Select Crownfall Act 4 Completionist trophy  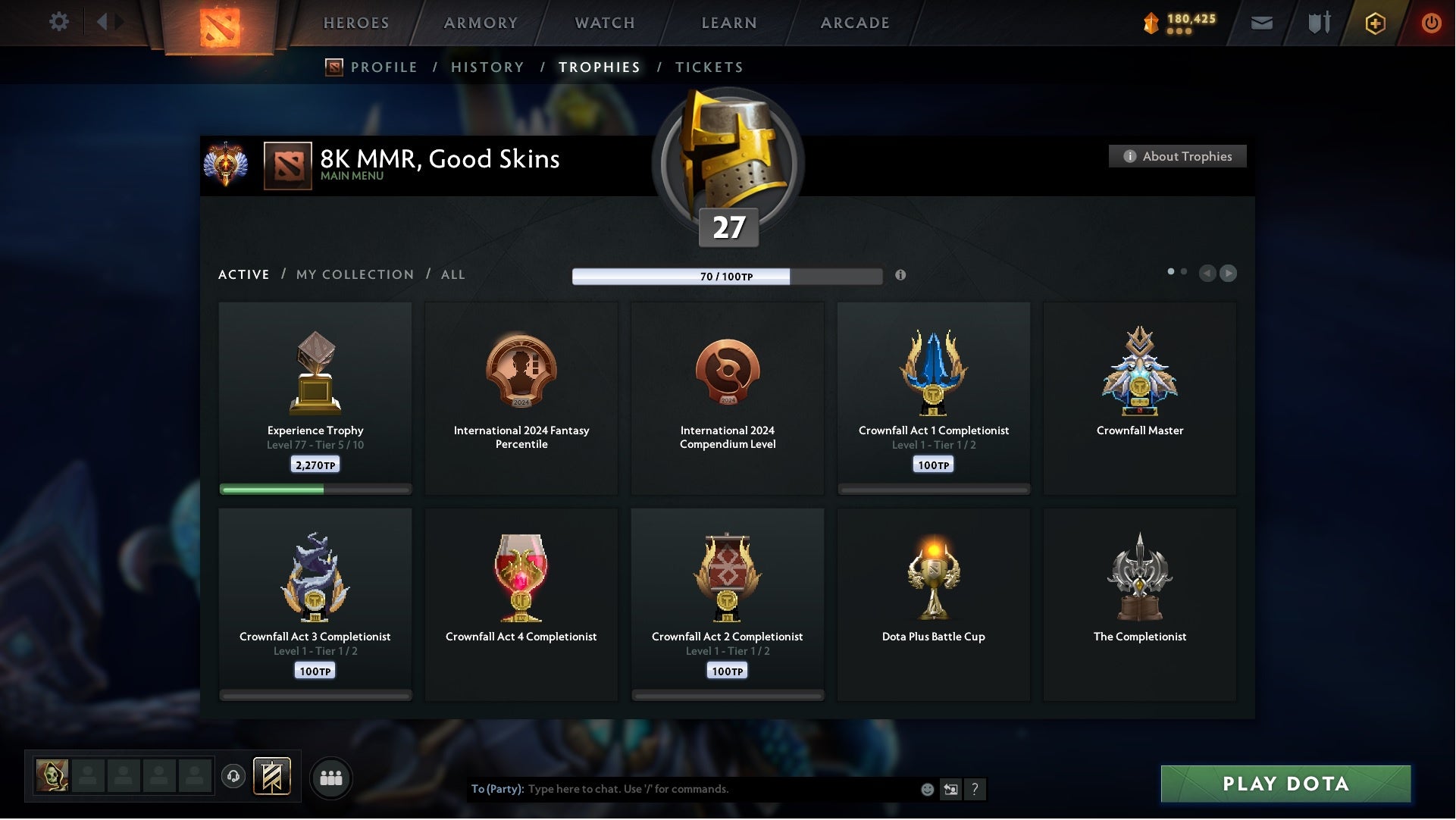(521, 604)
